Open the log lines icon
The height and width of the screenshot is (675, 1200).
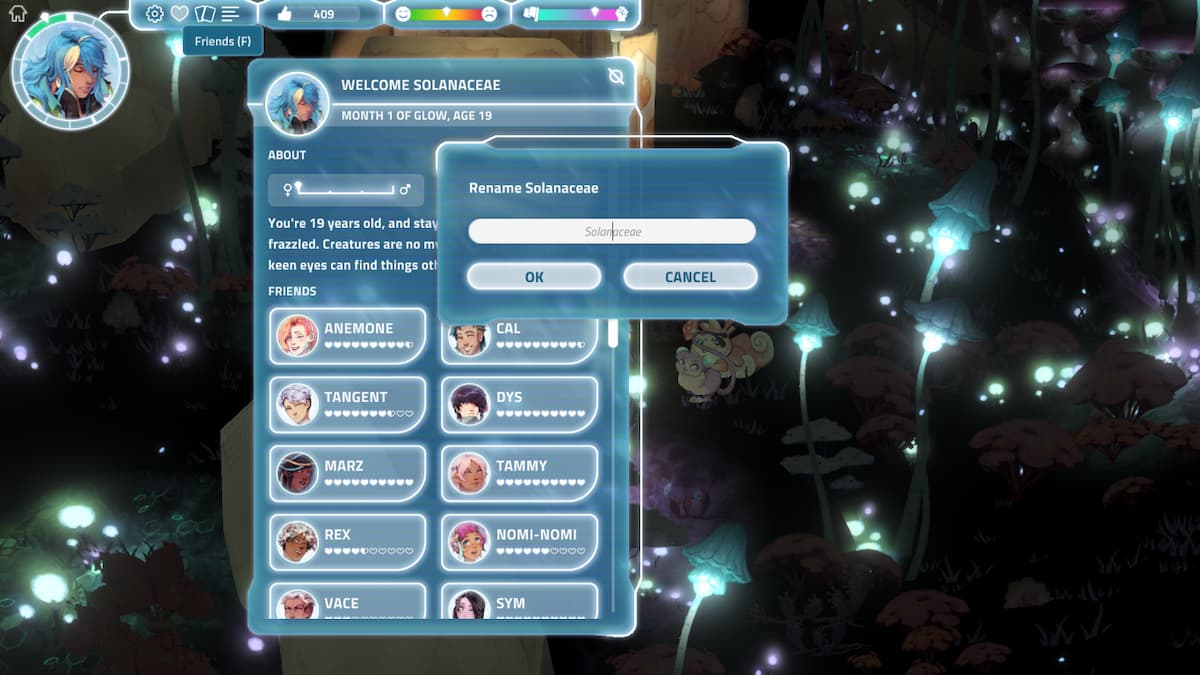click(x=231, y=14)
